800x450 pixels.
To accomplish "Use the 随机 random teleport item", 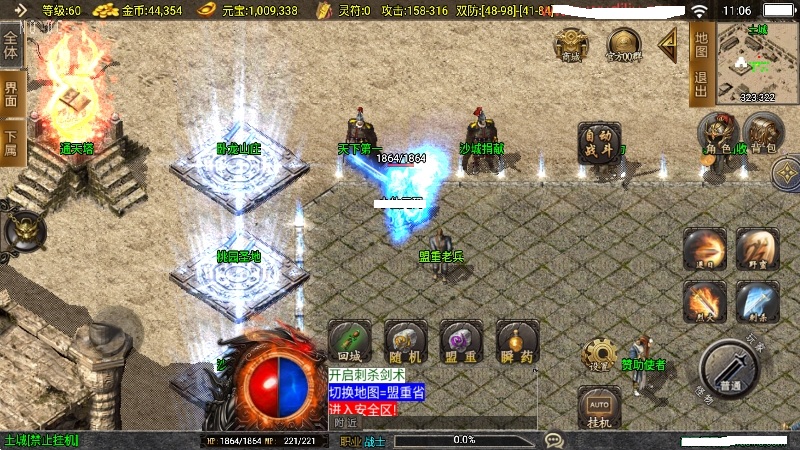I will [406, 341].
